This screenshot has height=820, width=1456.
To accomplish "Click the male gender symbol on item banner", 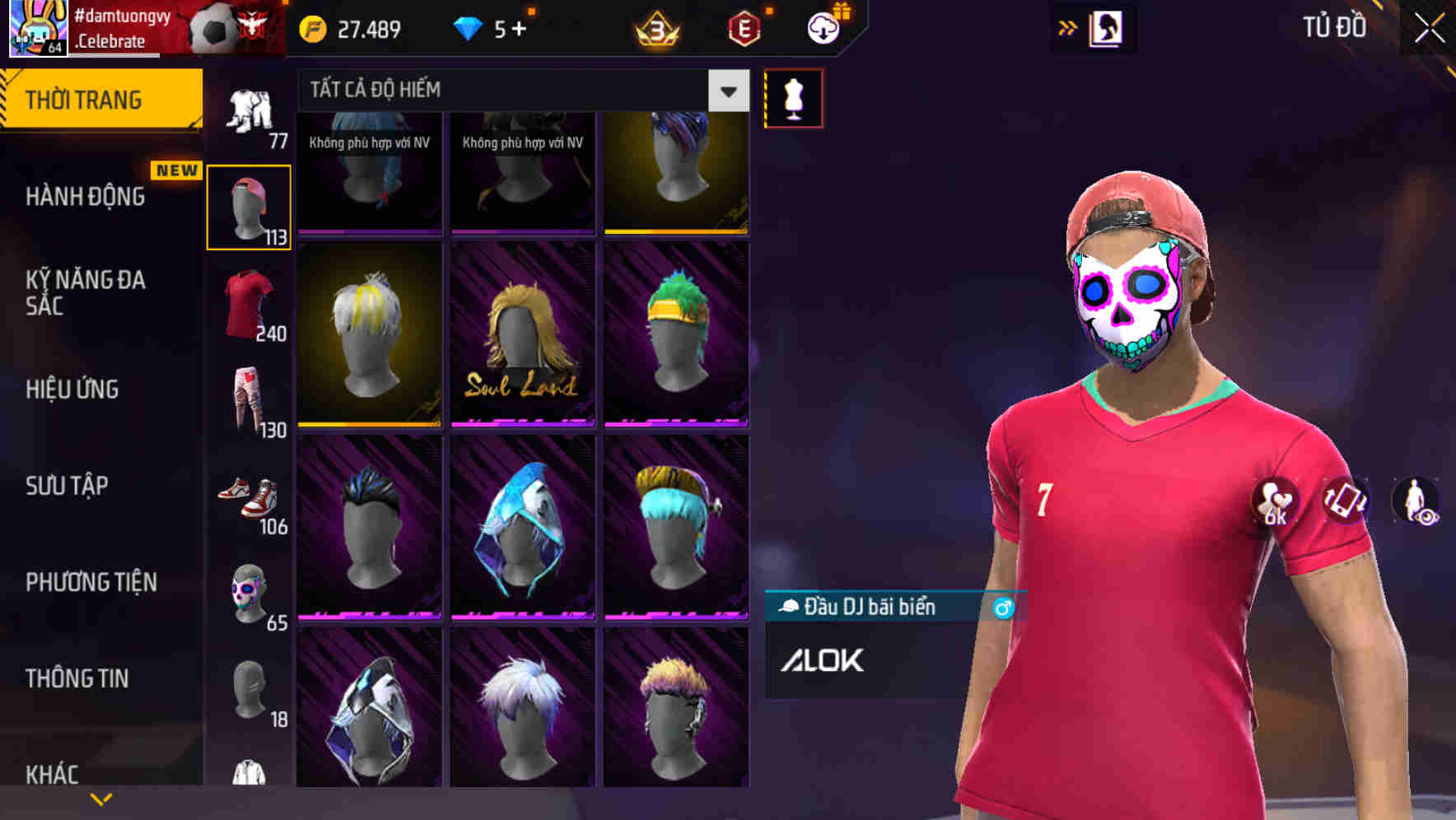I will click(1002, 607).
